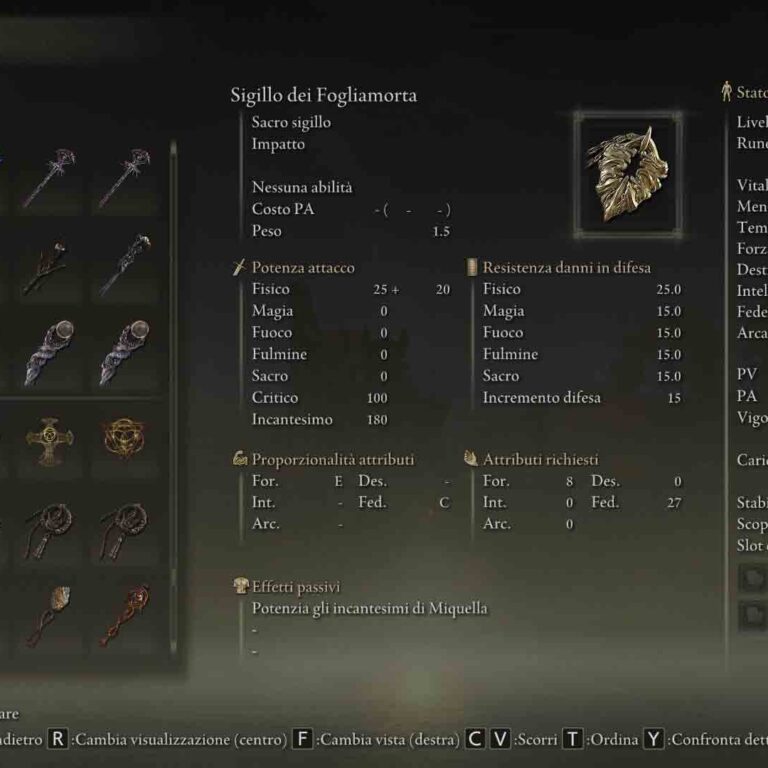Viewport: 768px width, 768px height.
Task: Click the inventory grid scrollbar
Action: [x=173, y=400]
